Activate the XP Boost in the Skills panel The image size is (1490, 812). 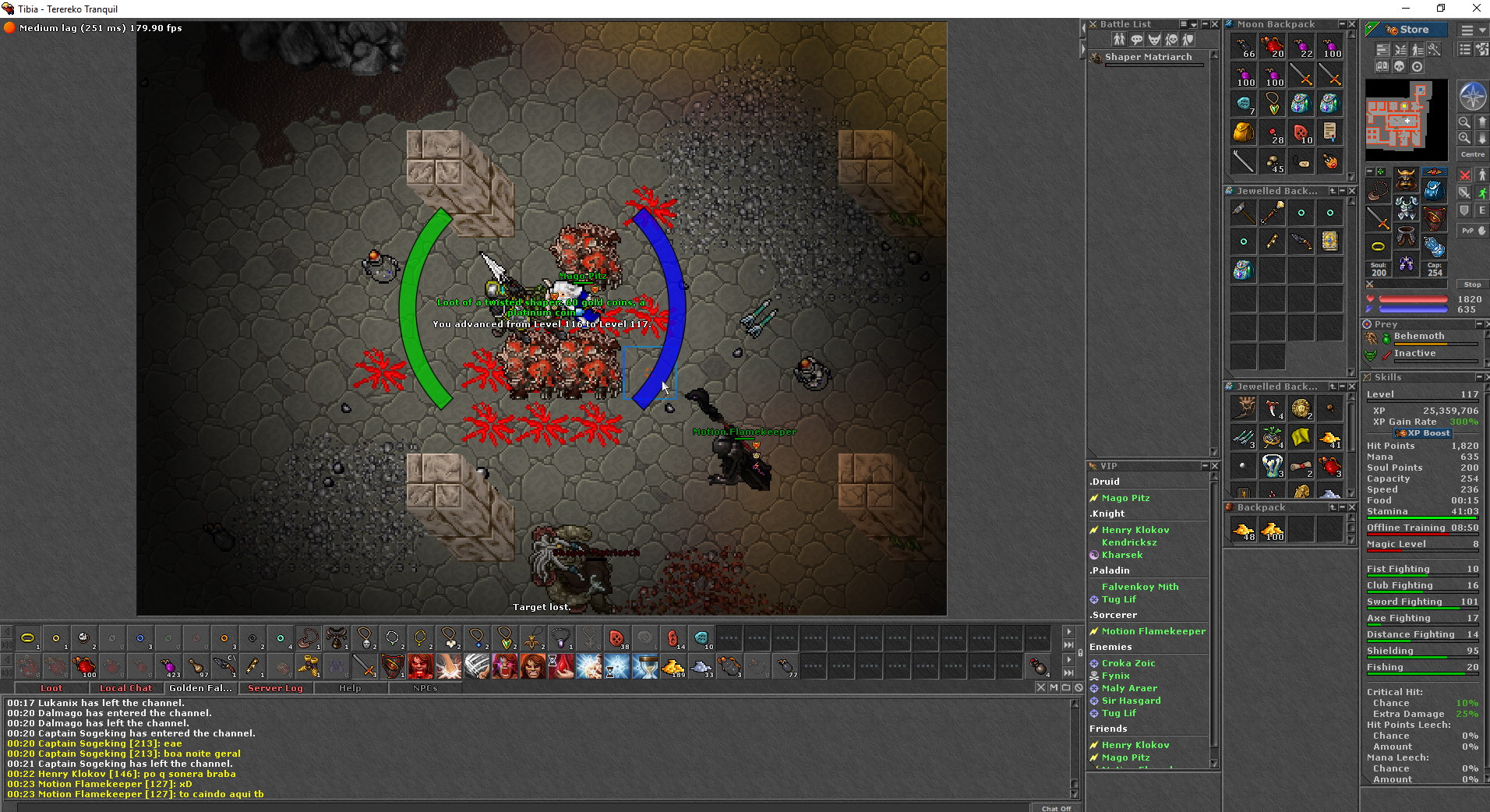[1421, 432]
